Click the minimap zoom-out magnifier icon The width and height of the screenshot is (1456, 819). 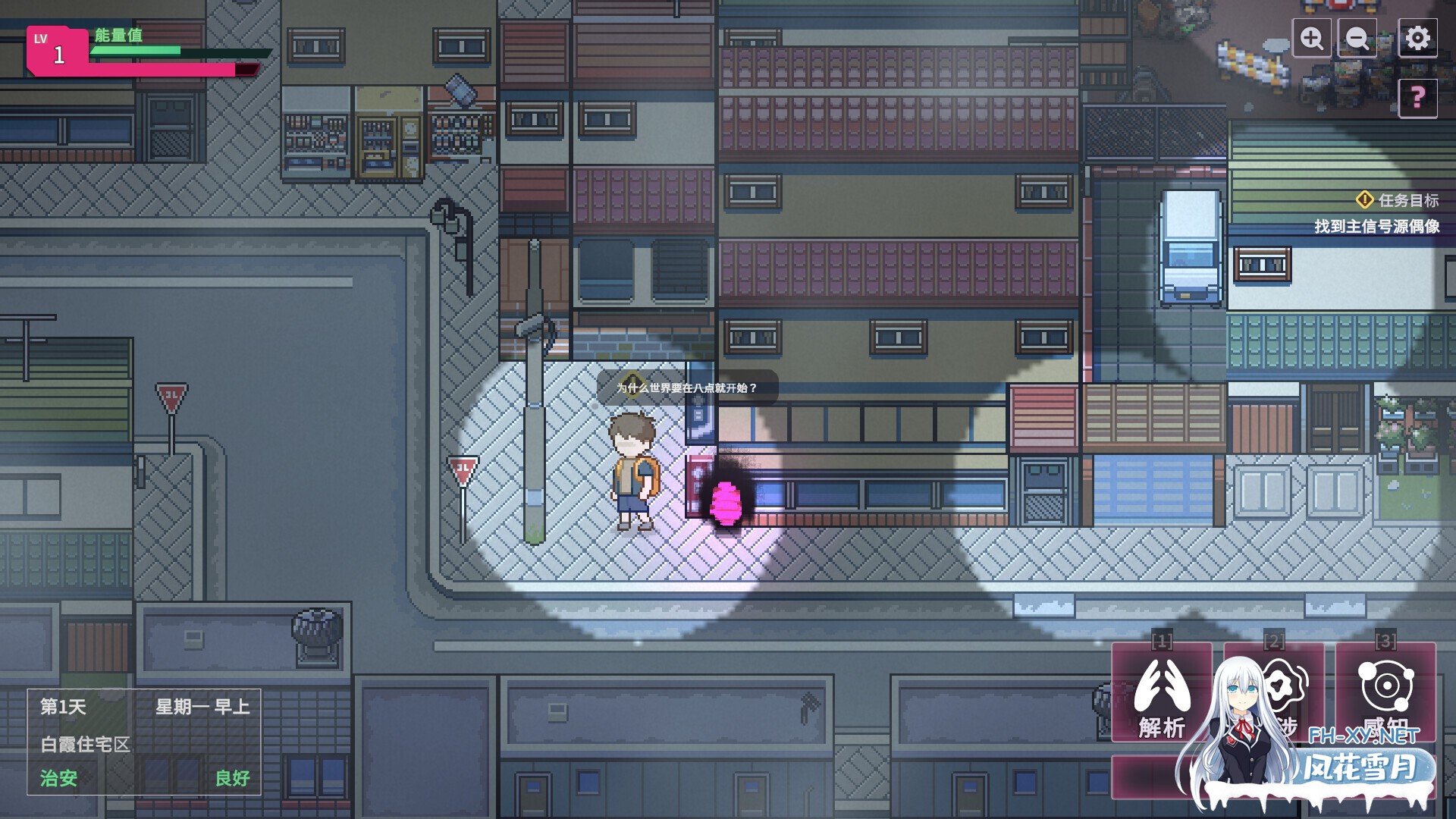[1357, 36]
